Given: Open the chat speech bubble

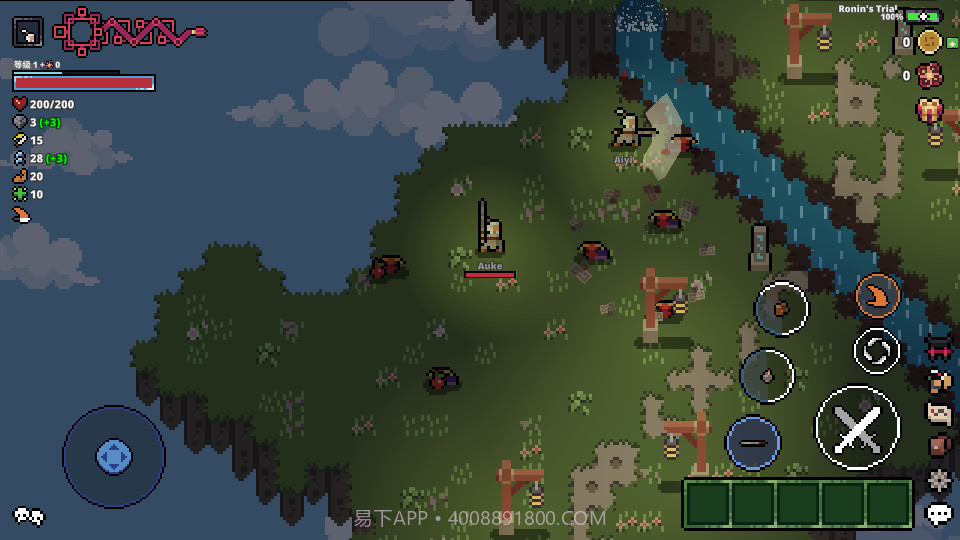Looking at the screenshot, I should click(939, 514).
